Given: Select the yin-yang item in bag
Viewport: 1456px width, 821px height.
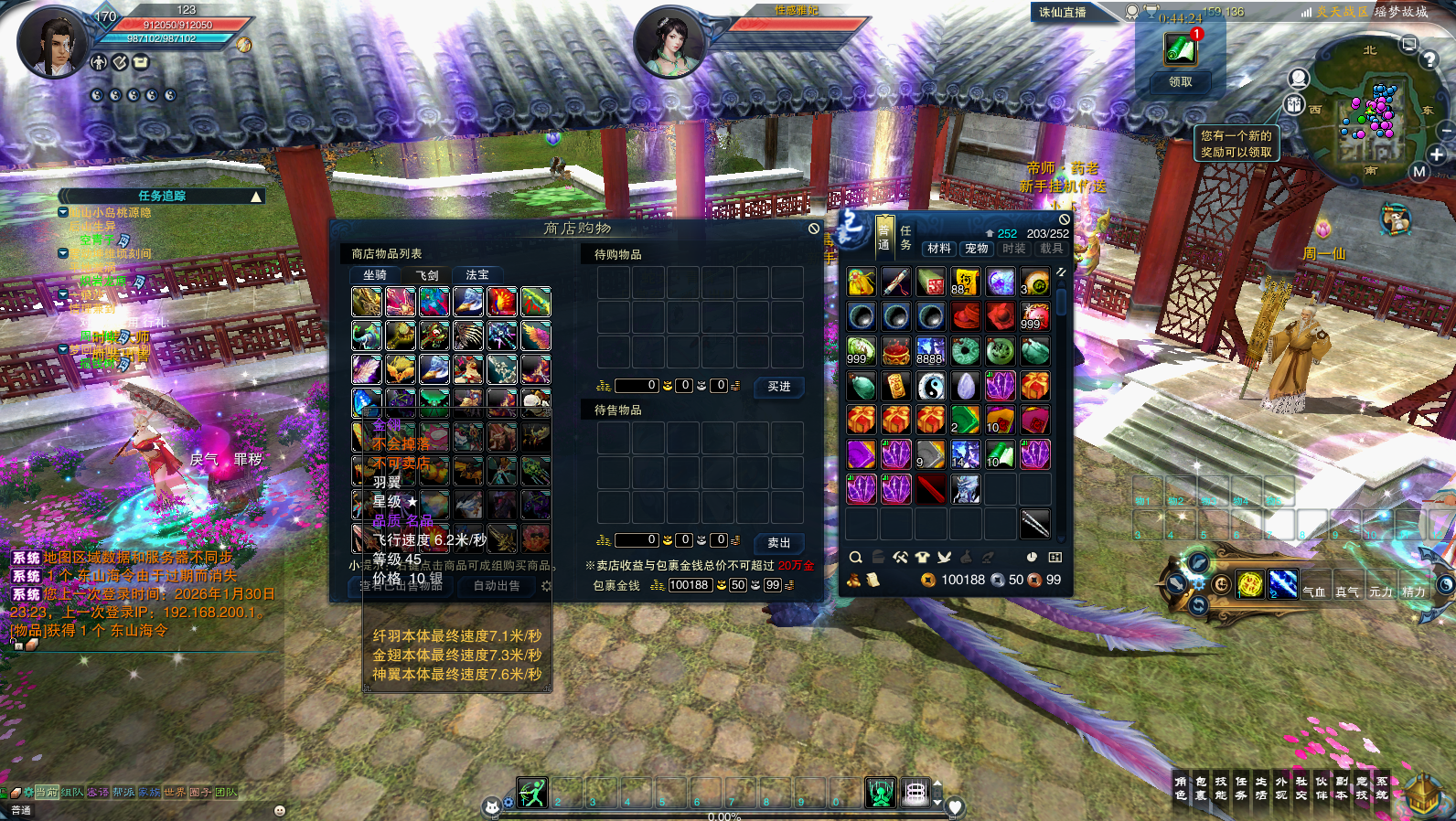Looking at the screenshot, I should pyautogui.click(x=931, y=386).
